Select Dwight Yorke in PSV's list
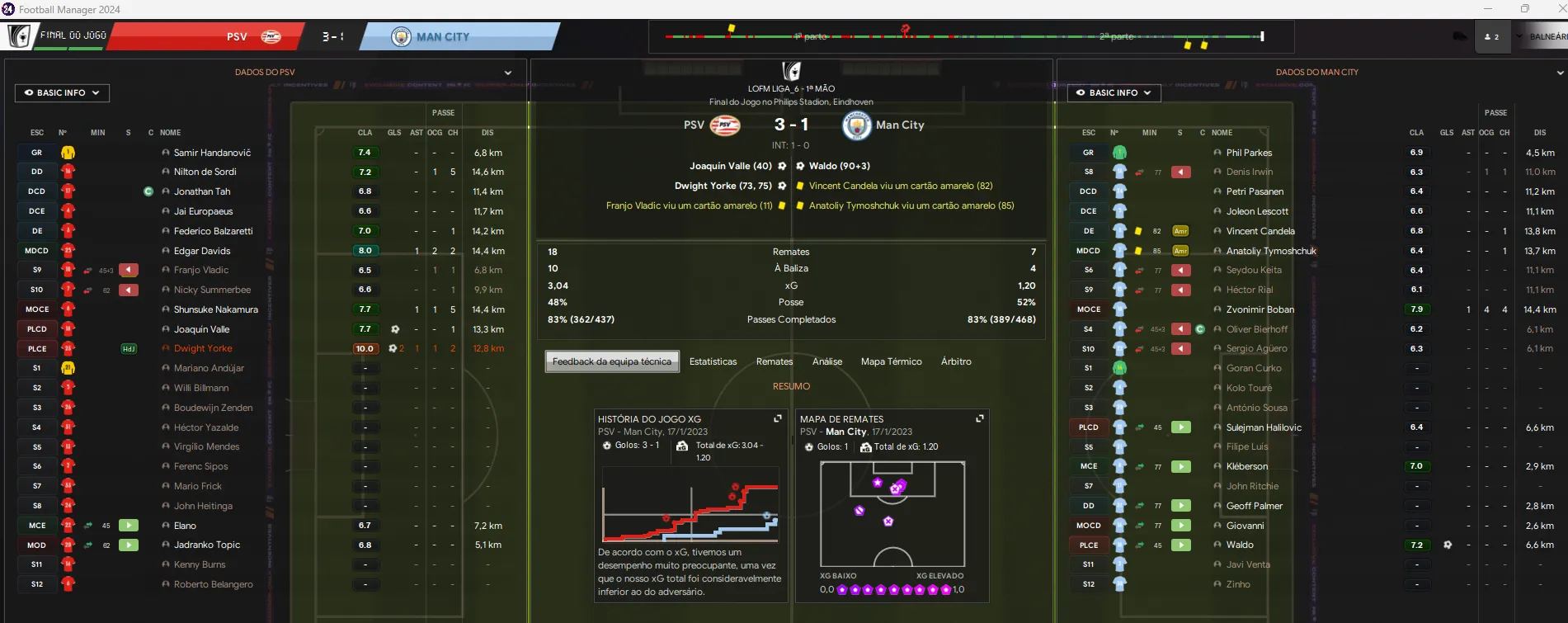Image resolution: width=1568 pixels, height=623 pixels. click(x=203, y=348)
